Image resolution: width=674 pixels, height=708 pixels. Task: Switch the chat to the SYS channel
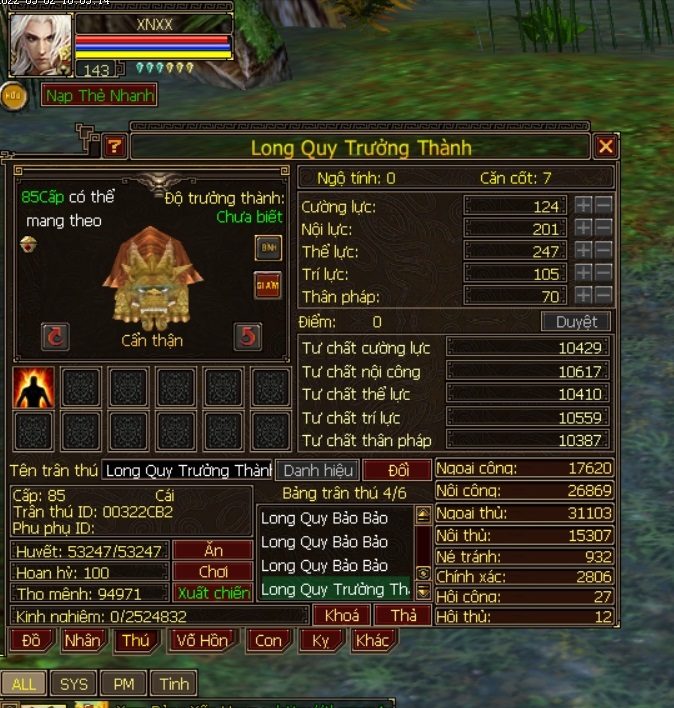[x=74, y=684]
